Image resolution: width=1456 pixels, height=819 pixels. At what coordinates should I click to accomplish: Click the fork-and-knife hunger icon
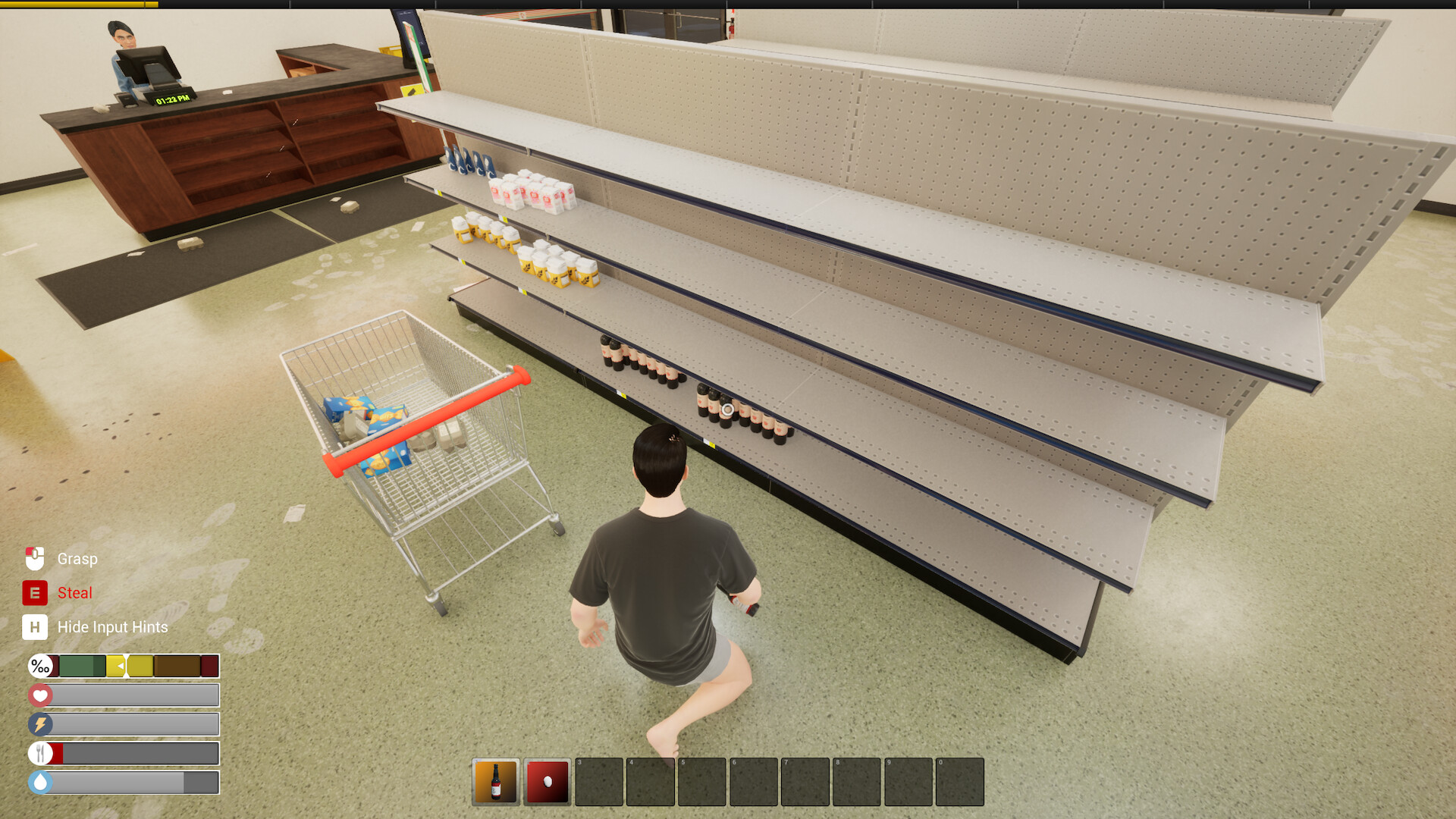(x=40, y=753)
